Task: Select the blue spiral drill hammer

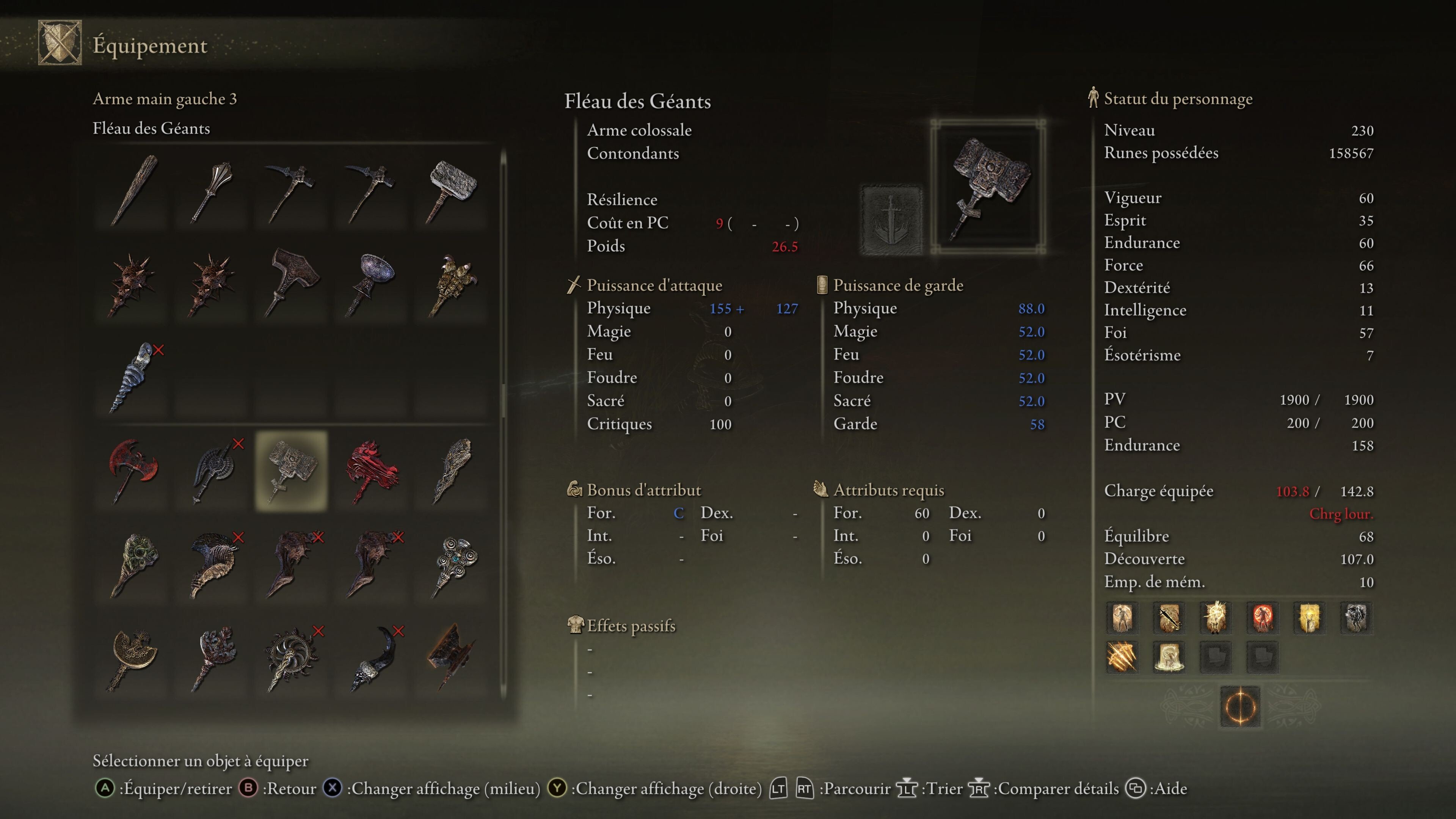Action: pyautogui.click(x=133, y=377)
